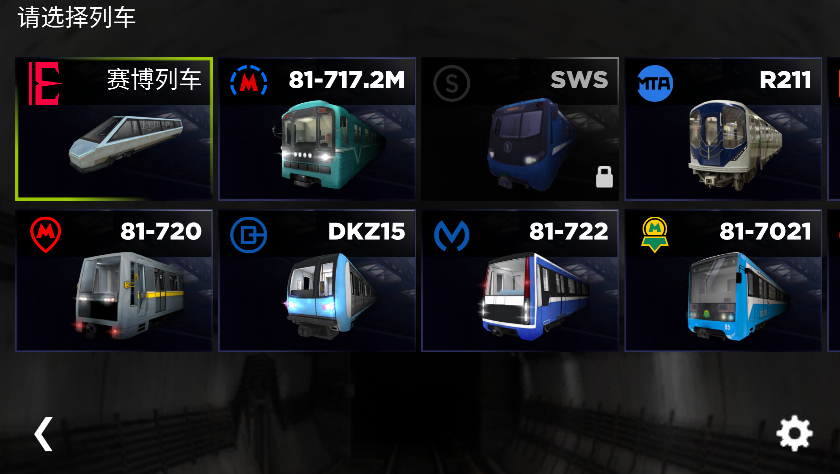
Task: Choose the 81-717.2M train
Action: (x=318, y=130)
